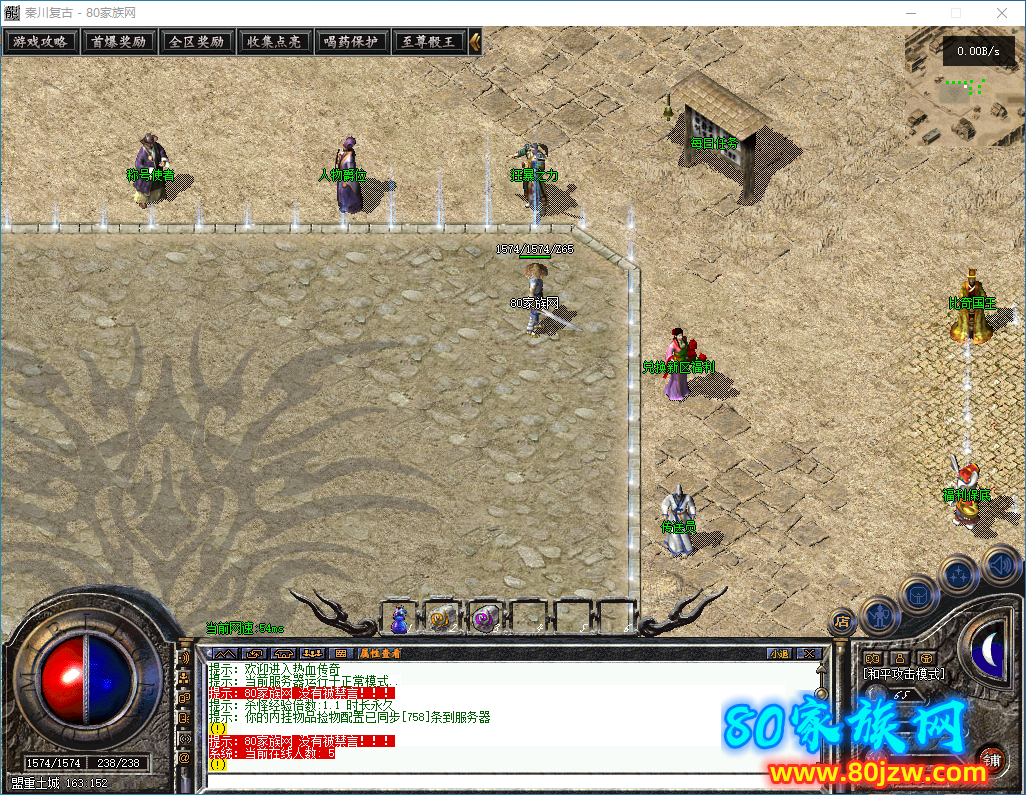Screen dimensions: 1026x795
Task: Click the 小退 logout button
Action: (779, 653)
